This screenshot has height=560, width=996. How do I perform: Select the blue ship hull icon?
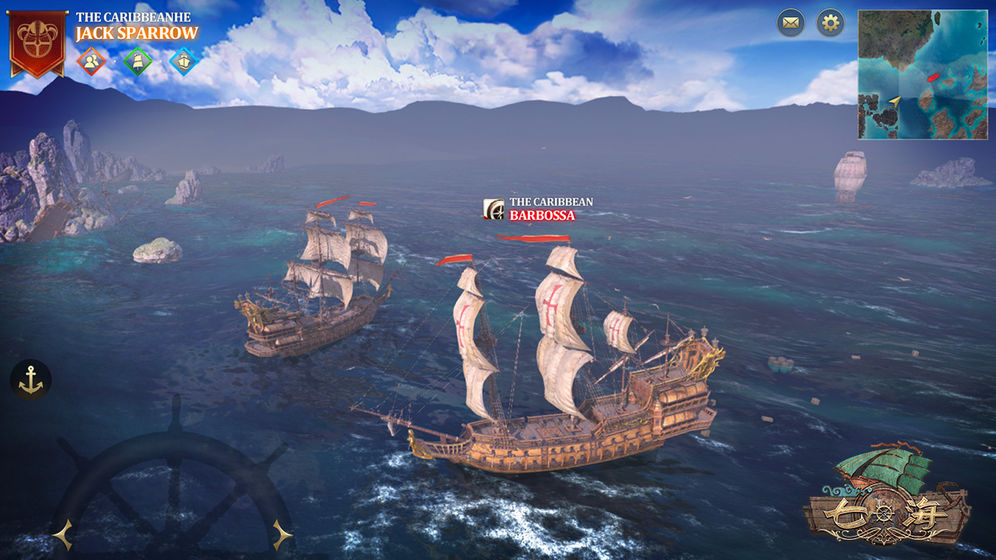coord(182,62)
